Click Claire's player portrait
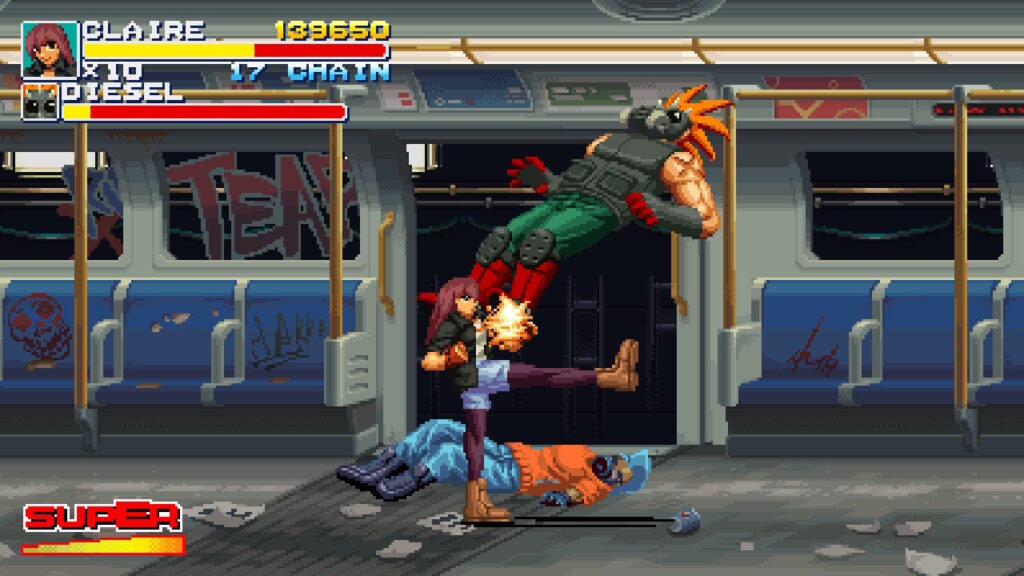This screenshot has width=1024, height=576. 50,49
